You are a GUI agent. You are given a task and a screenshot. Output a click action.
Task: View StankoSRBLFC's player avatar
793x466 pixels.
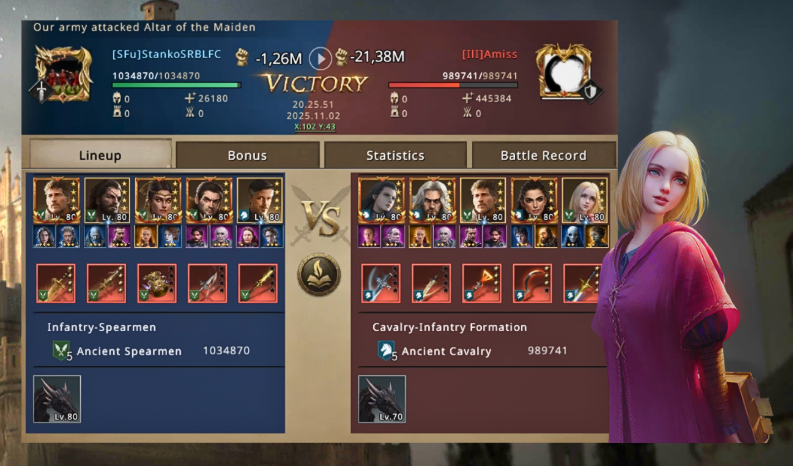[57, 73]
